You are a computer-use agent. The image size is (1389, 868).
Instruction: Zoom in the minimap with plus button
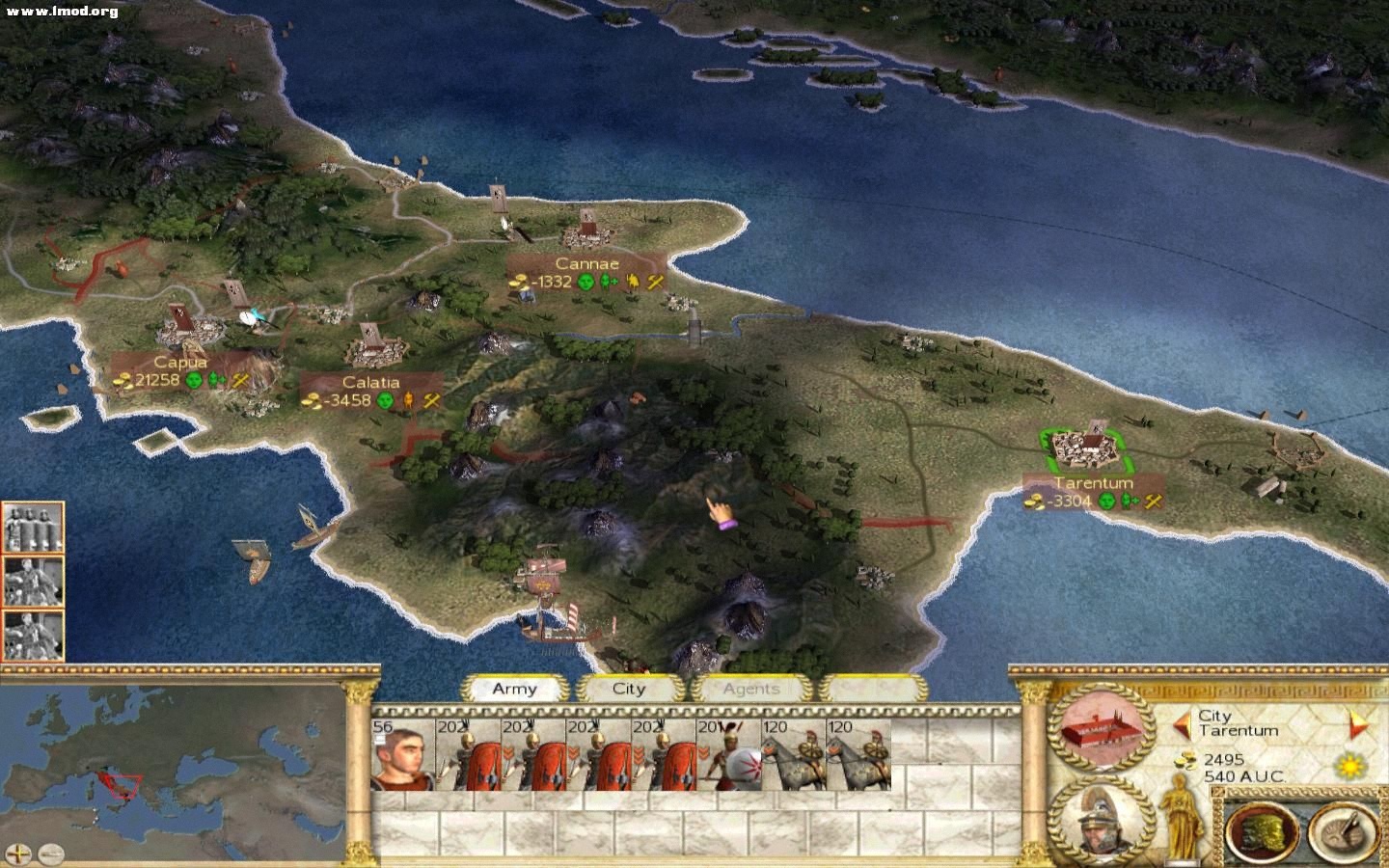pyautogui.click(x=18, y=854)
